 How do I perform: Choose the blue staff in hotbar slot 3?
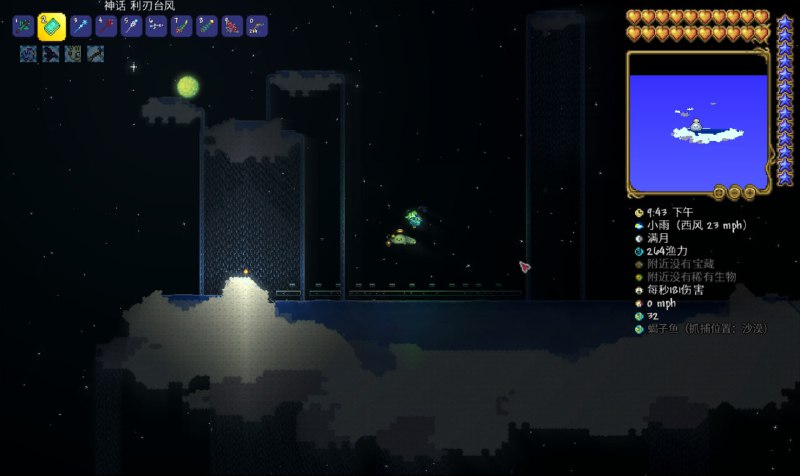point(80,27)
